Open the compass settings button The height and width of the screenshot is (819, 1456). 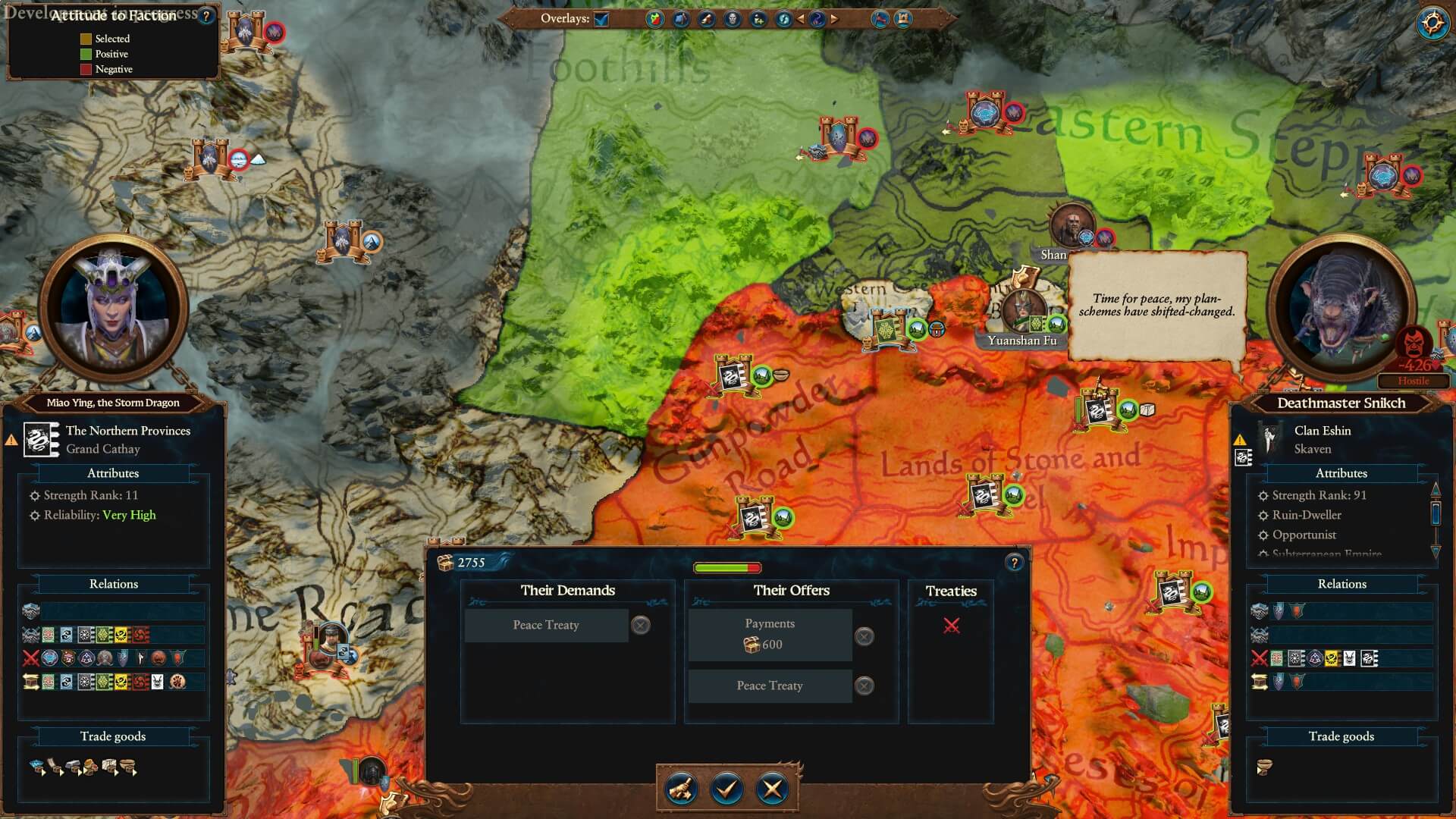(x=1432, y=24)
